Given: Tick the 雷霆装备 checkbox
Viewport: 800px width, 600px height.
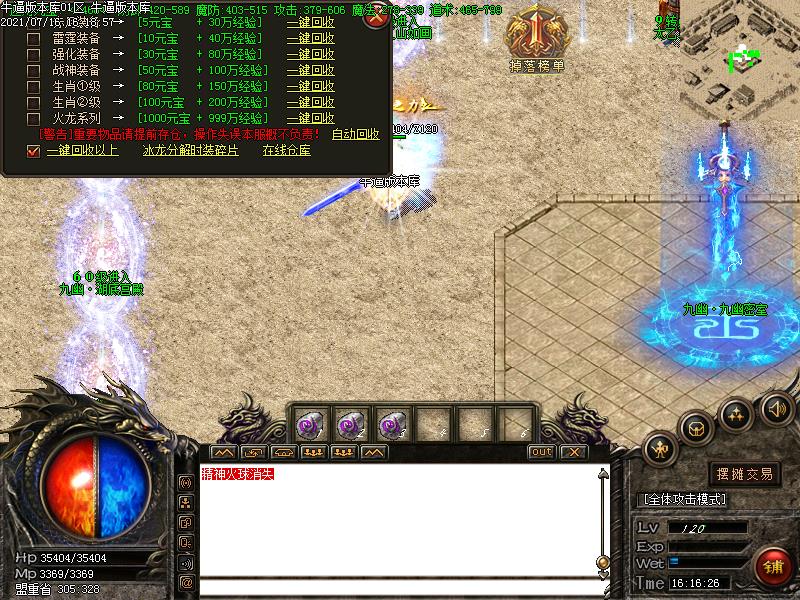Looking at the screenshot, I should click(33, 39).
